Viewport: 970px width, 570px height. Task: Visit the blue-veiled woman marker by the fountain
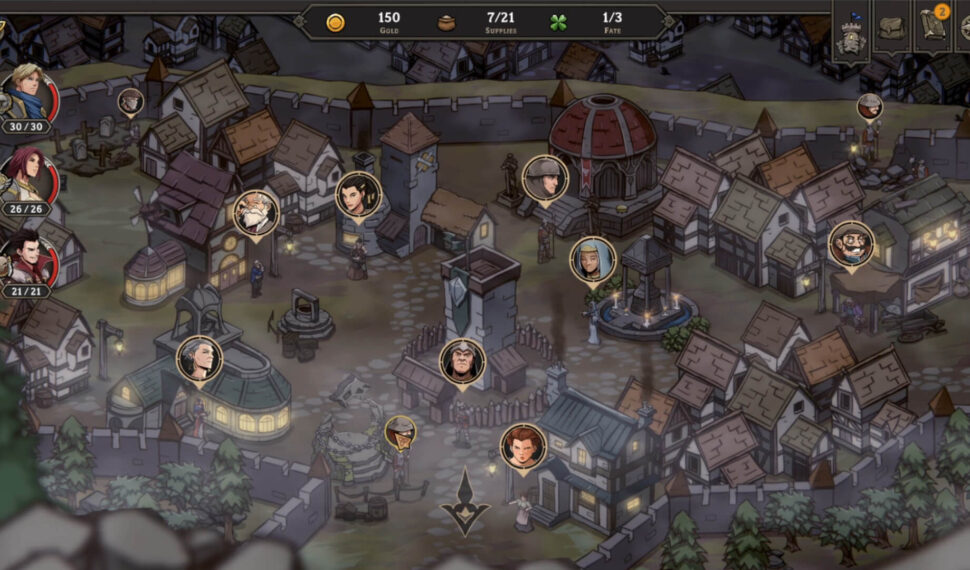coord(593,259)
